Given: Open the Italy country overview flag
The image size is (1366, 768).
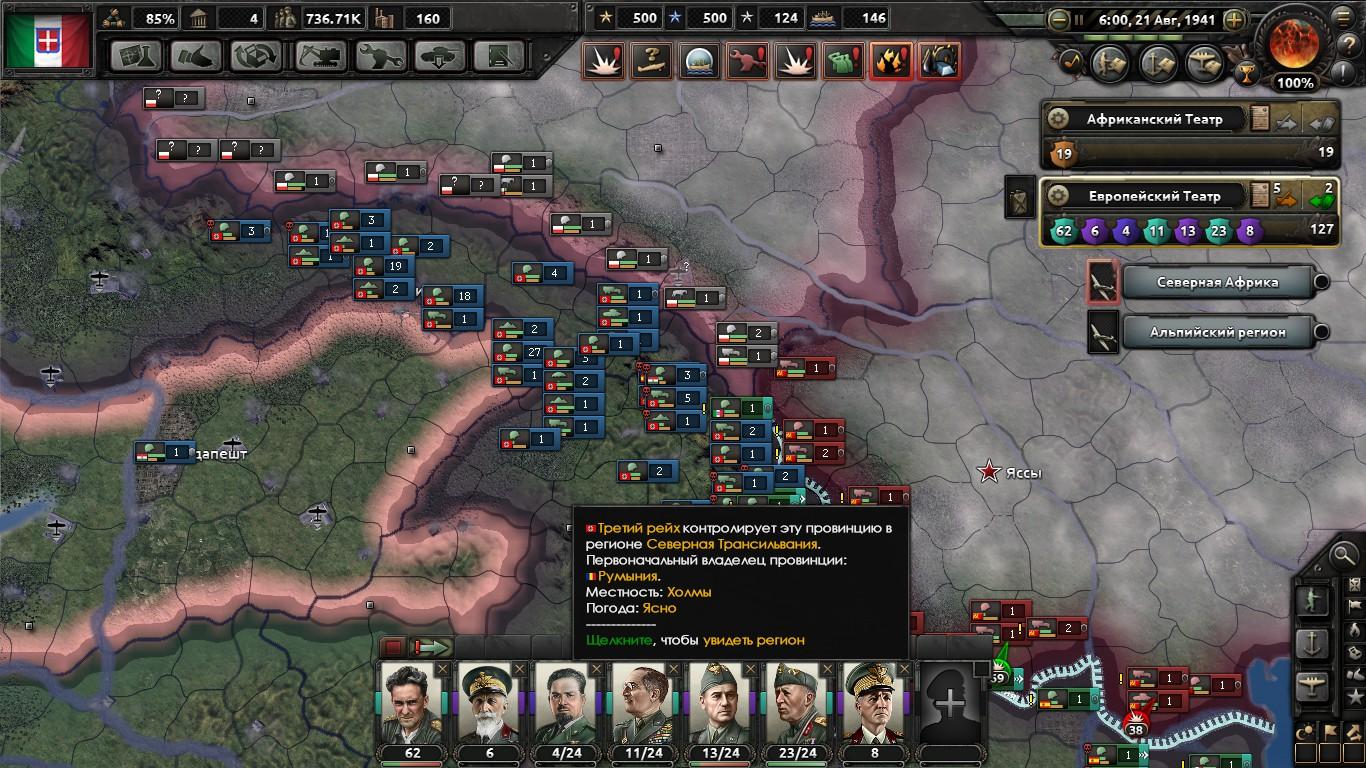Looking at the screenshot, I should [48, 40].
